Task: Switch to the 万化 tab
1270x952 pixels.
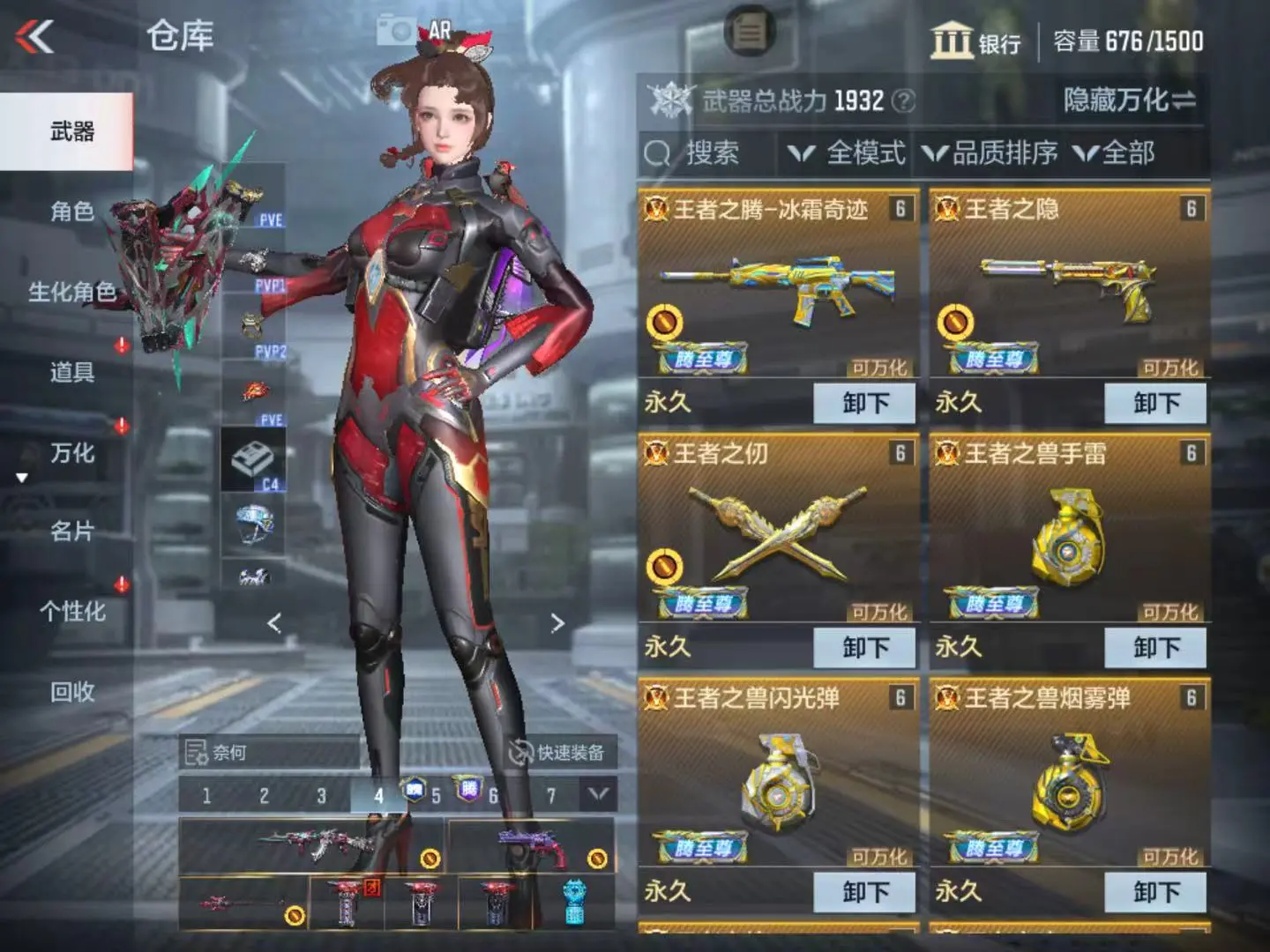Action: click(x=71, y=453)
